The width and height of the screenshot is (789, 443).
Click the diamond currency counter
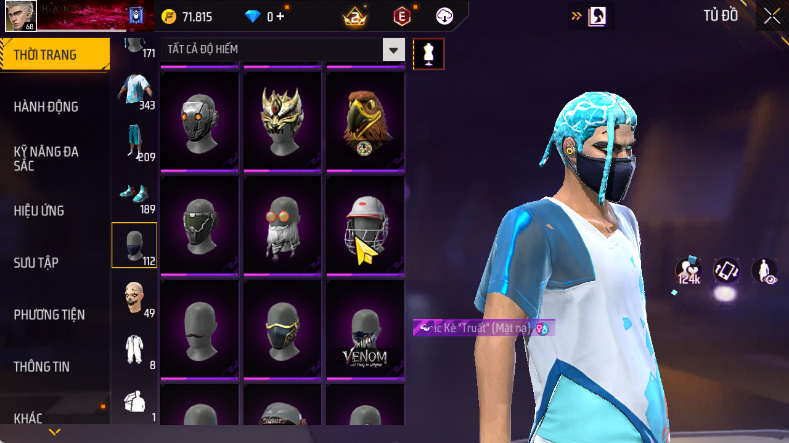[x=263, y=17]
